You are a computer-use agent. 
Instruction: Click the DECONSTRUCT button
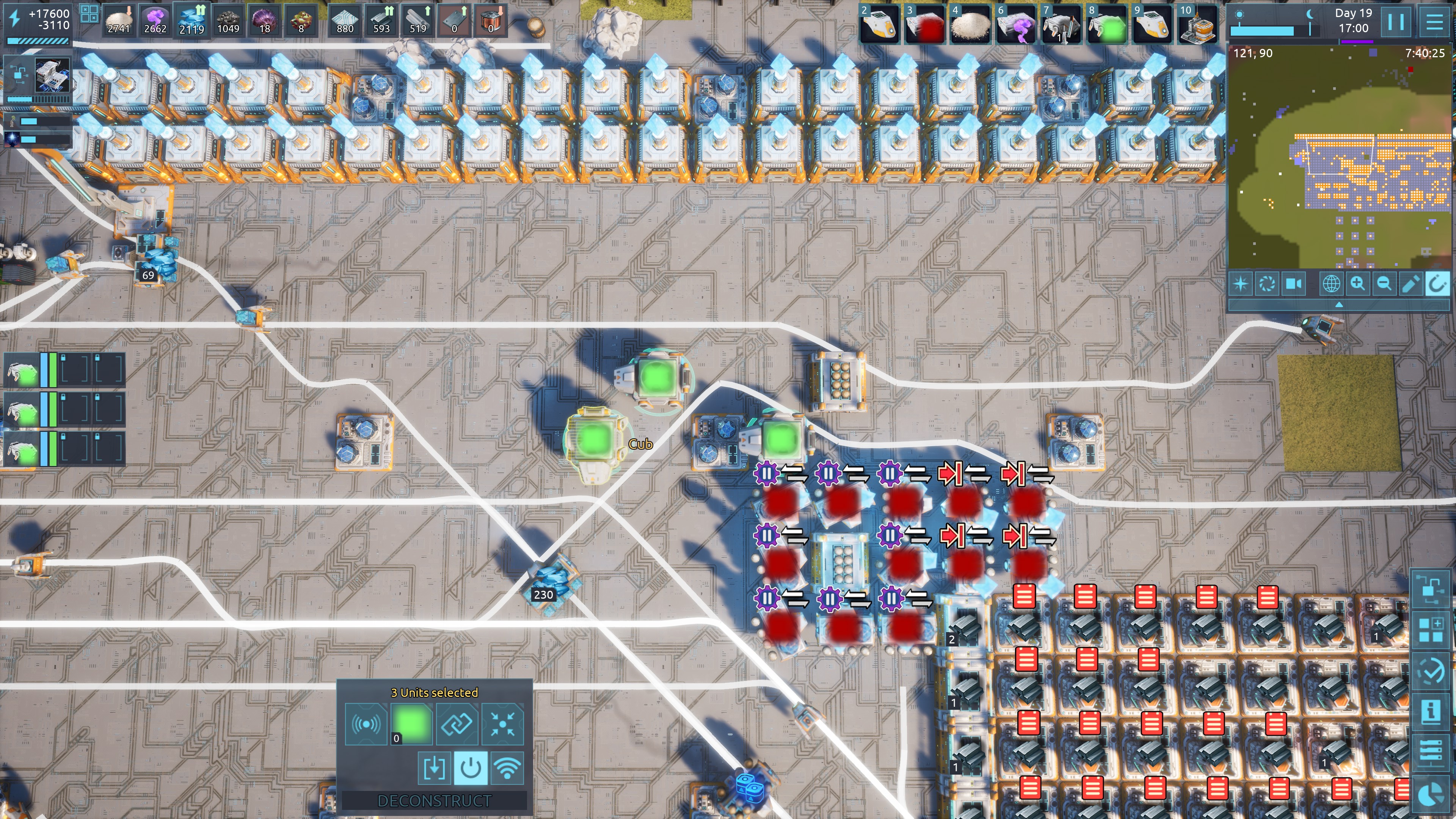pos(434,801)
